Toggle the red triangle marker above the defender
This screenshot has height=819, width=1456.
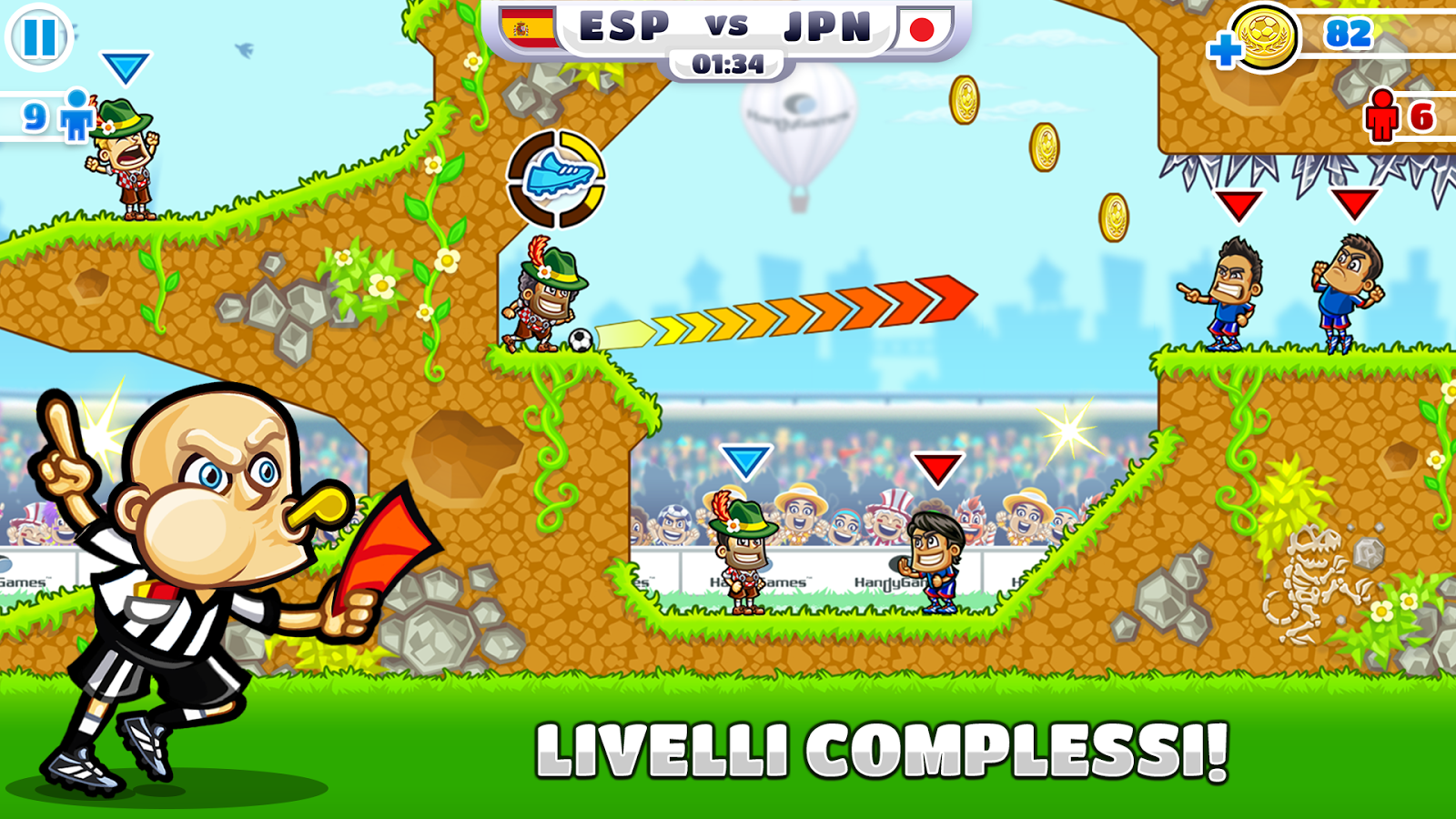pyautogui.click(x=939, y=469)
